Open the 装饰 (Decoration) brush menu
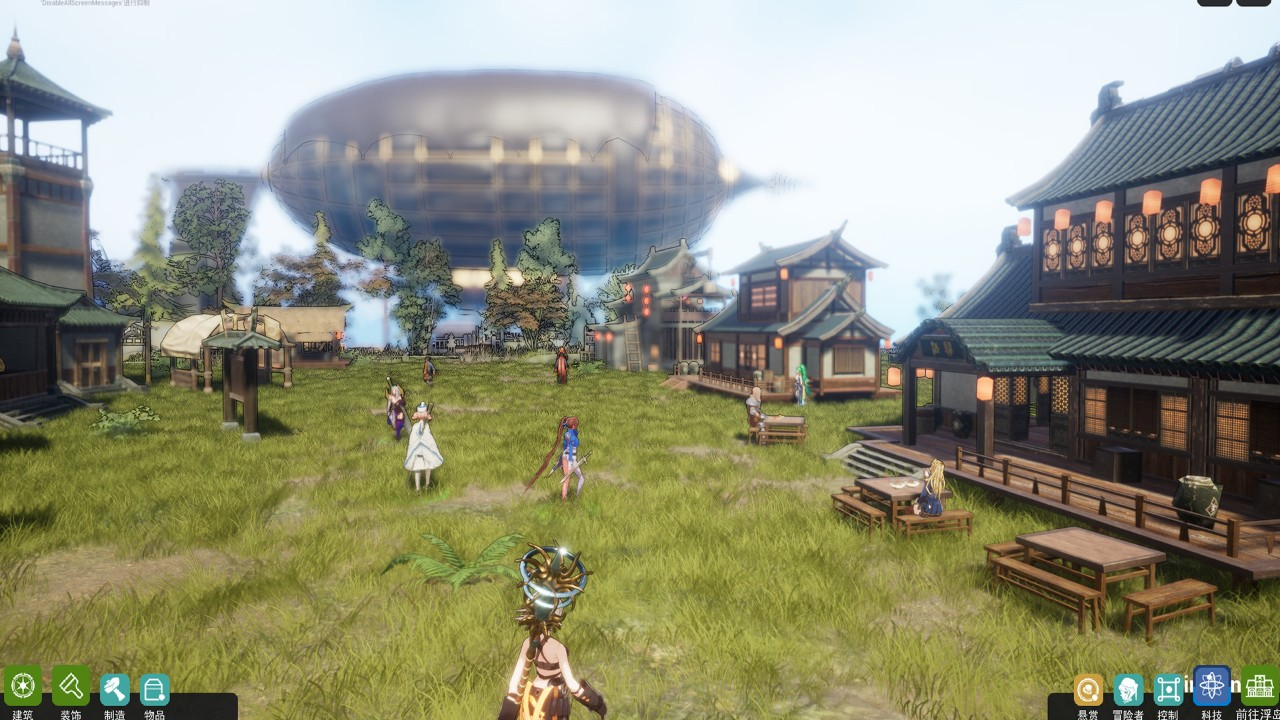1280x720 pixels. (71, 687)
